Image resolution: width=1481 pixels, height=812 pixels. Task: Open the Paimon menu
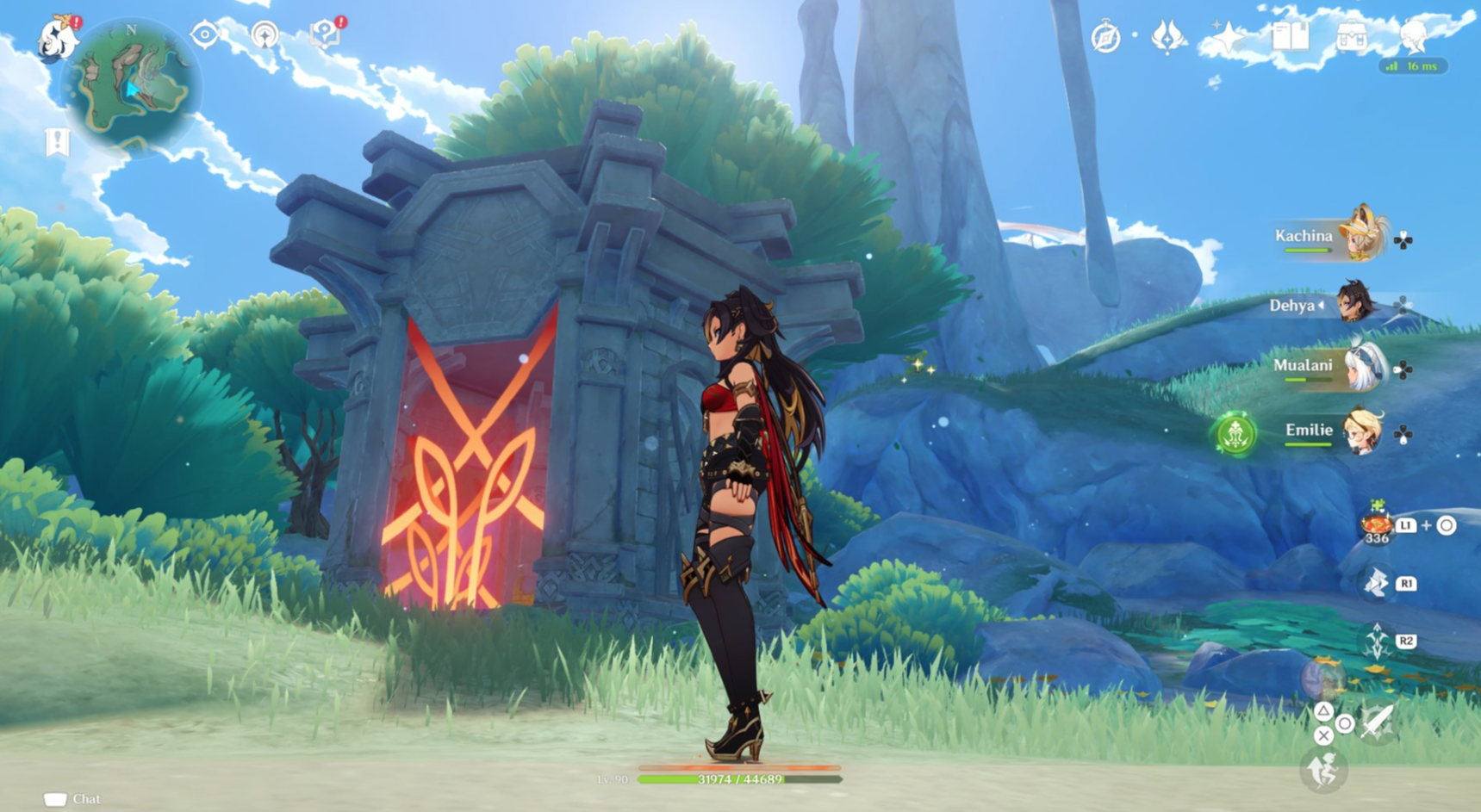coord(59,39)
